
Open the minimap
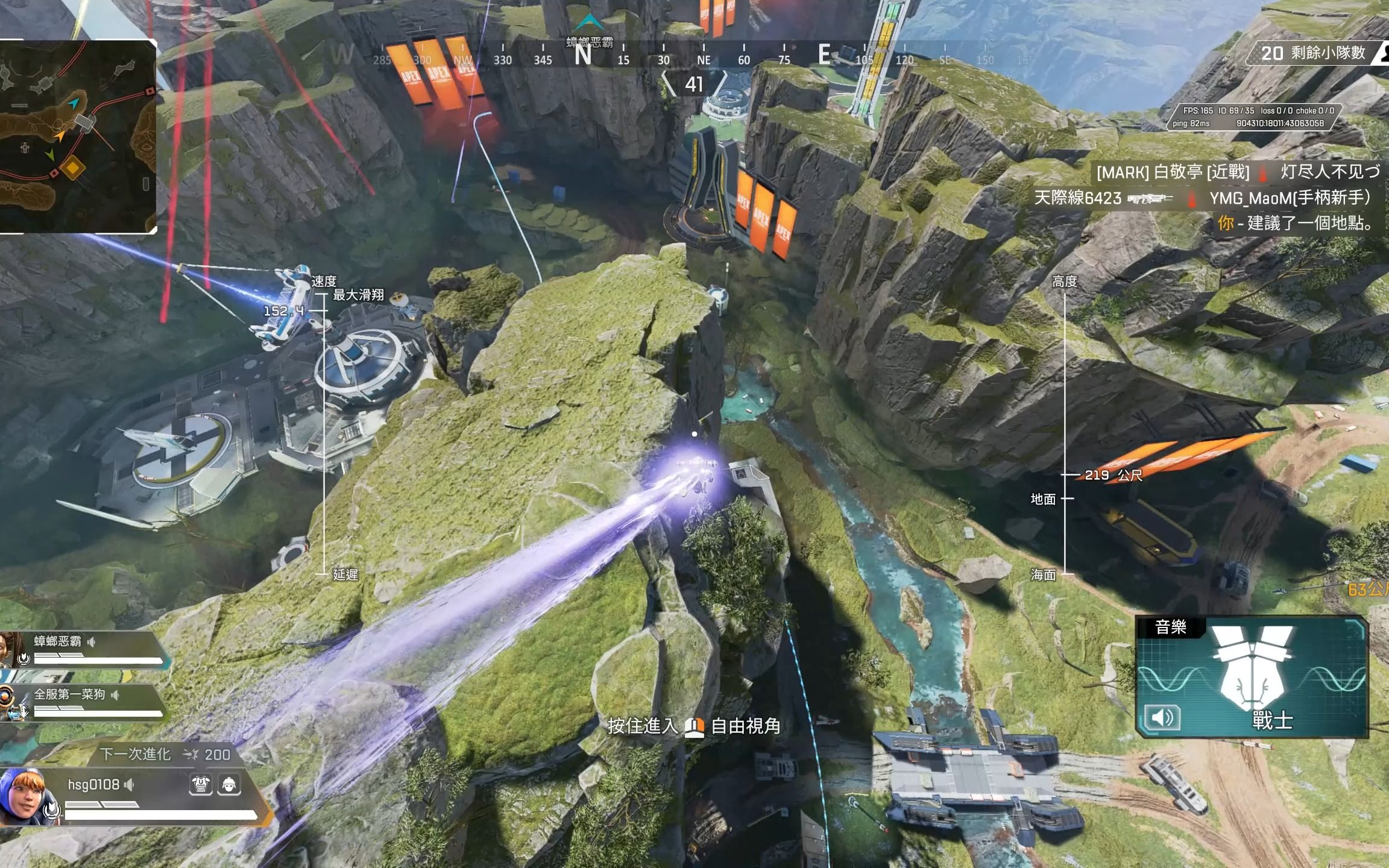click(77, 136)
